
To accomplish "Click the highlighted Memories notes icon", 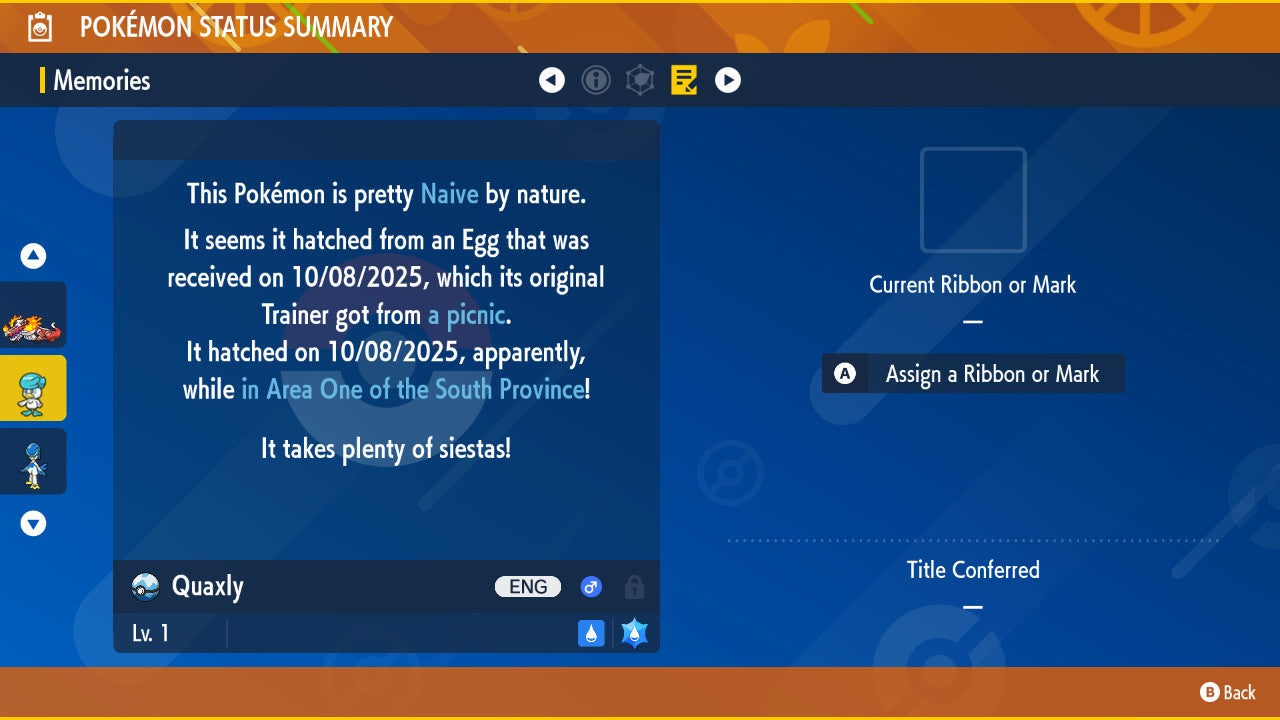I will [684, 80].
